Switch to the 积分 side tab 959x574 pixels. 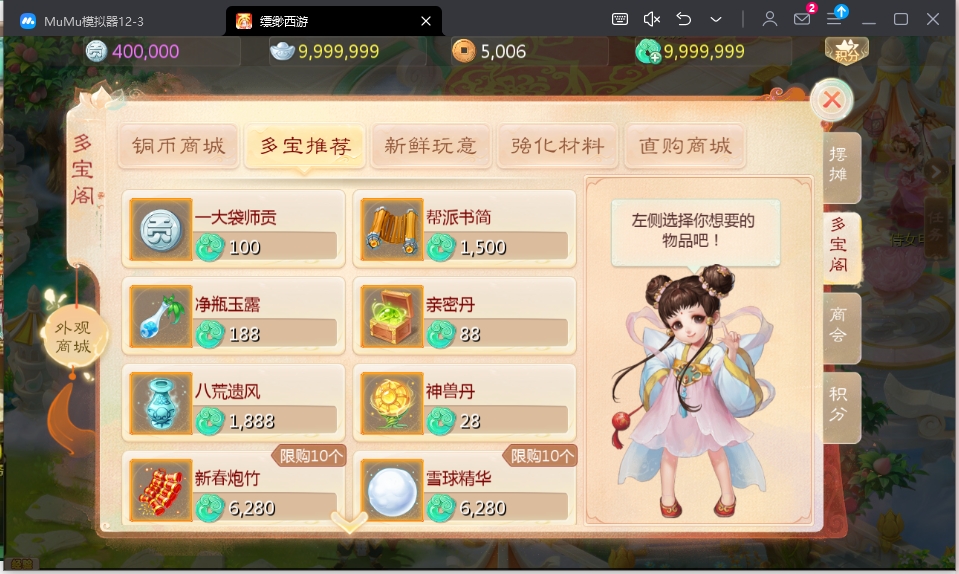(840, 407)
